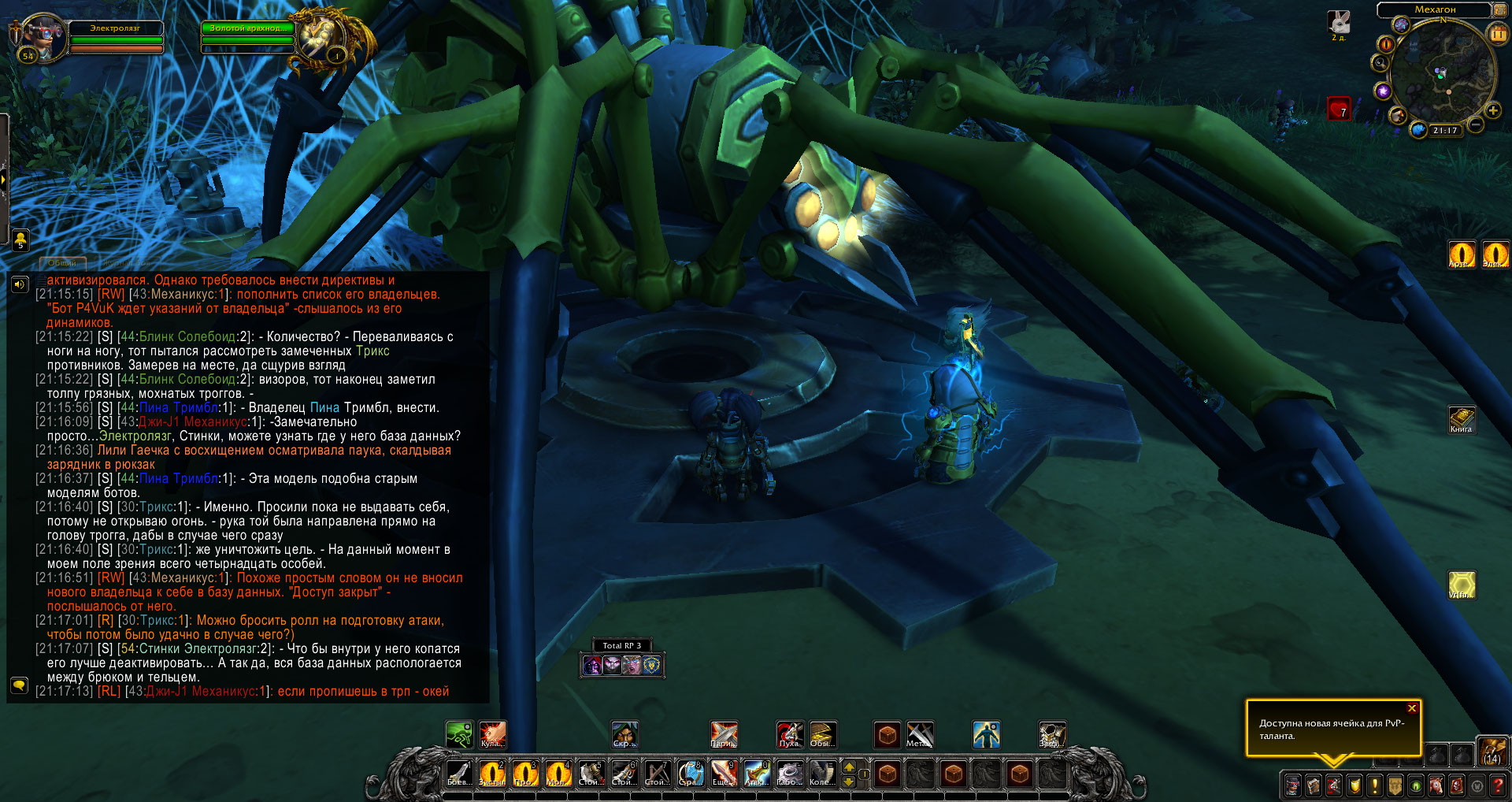Use the Книга book item button

click(1461, 418)
